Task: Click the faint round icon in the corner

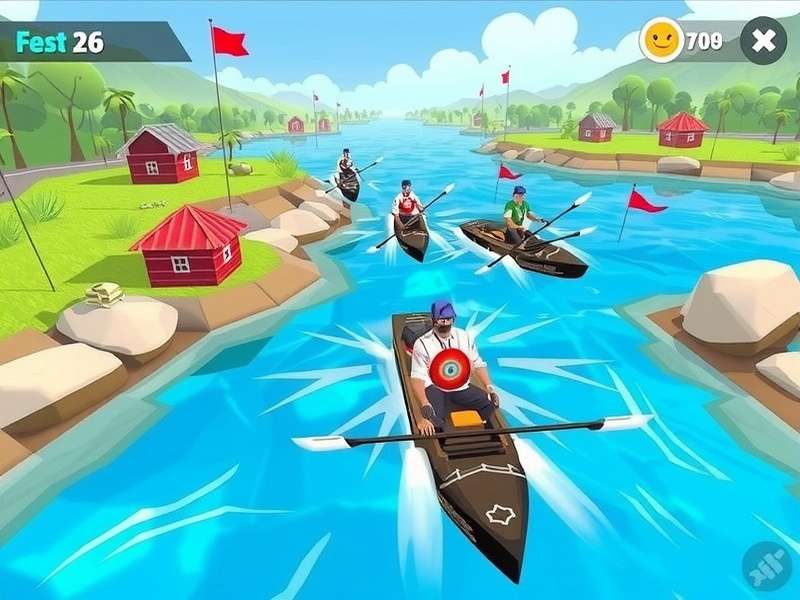Action: pyautogui.click(x=767, y=567)
